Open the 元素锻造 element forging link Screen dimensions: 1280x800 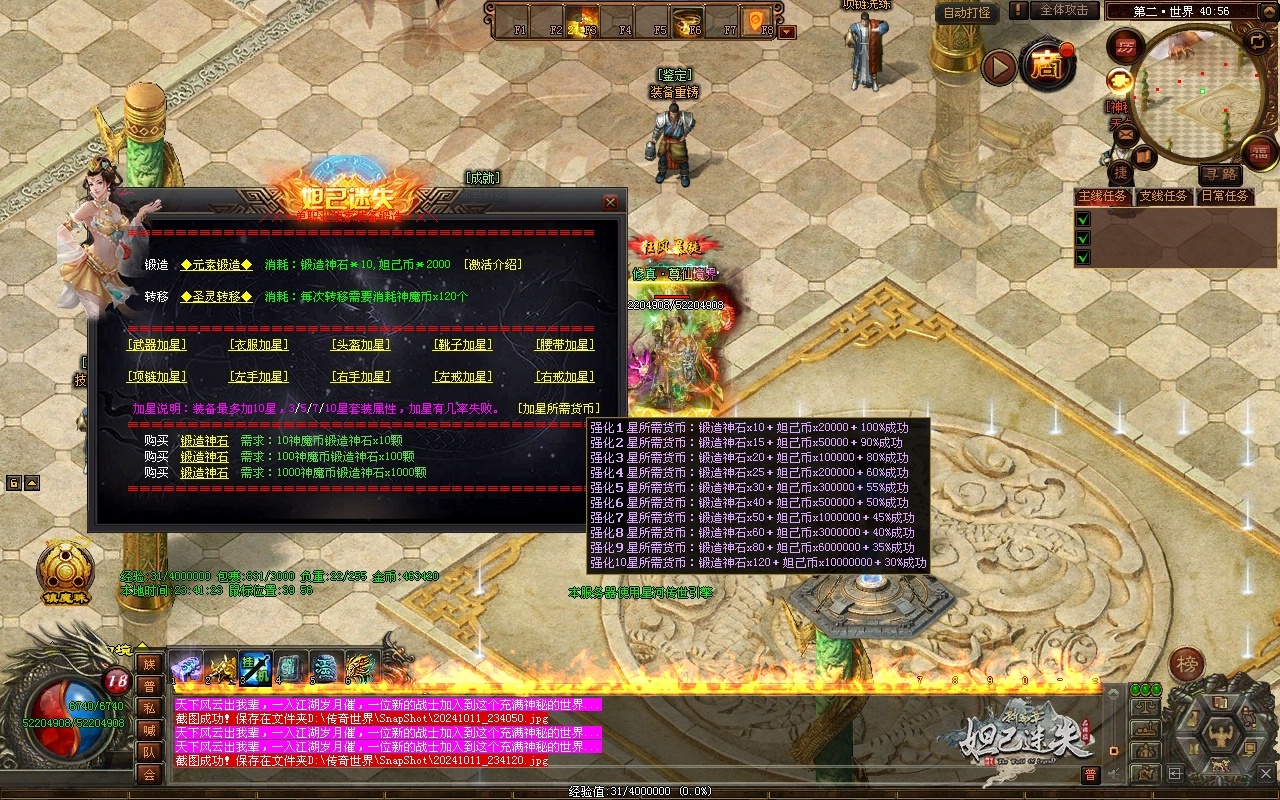pyautogui.click(x=216, y=265)
